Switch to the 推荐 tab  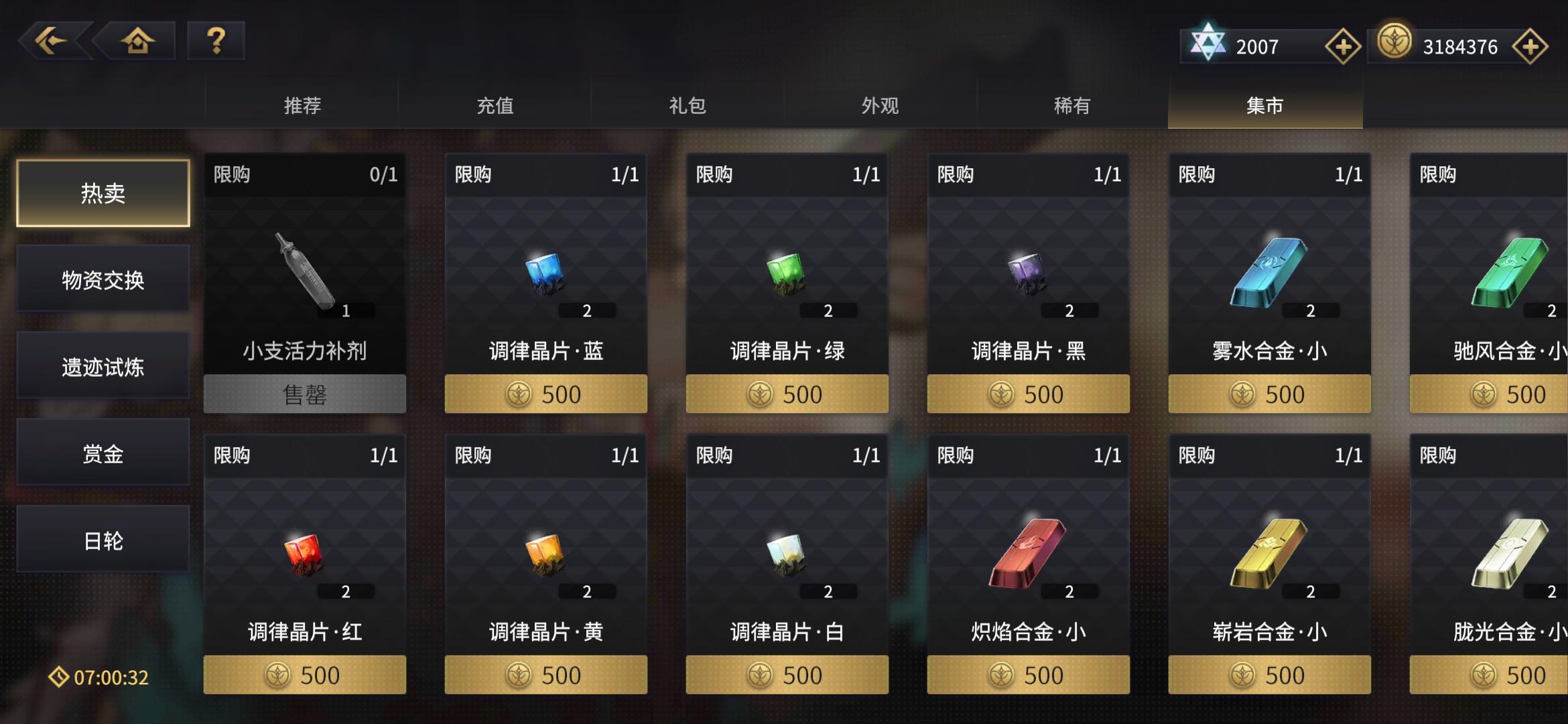pos(304,105)
